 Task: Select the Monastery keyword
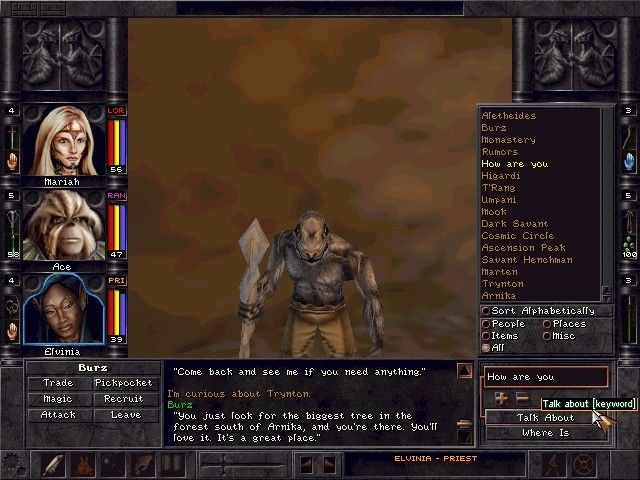(x=508, y=140)
